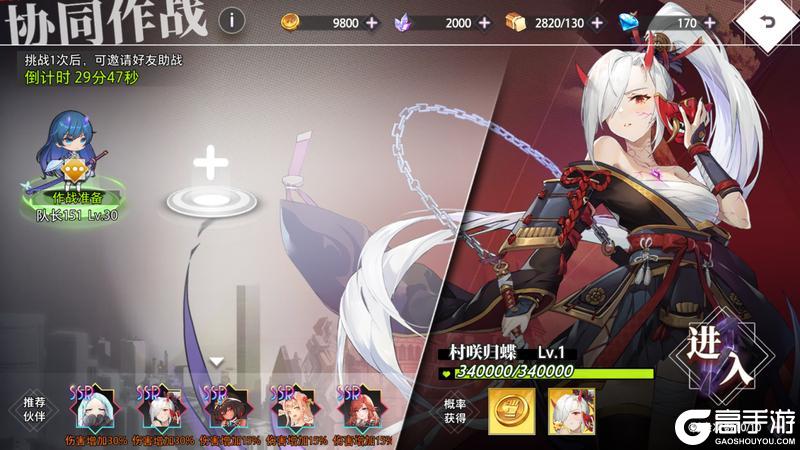Screen dimensions: 800x450
Task: Add purple crystals with the plus button
Action: pos(485,22)
